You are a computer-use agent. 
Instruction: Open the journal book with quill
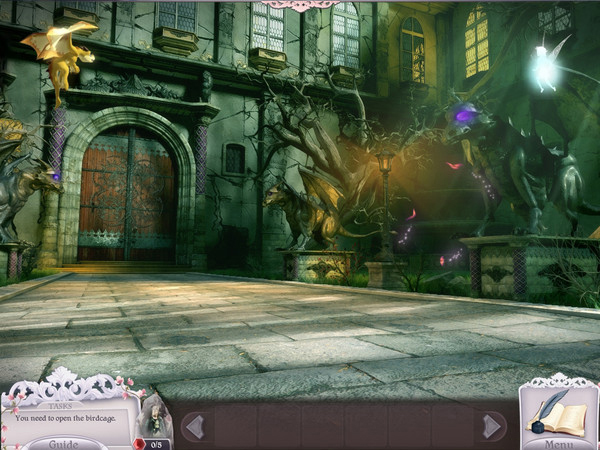click(558, 410)
